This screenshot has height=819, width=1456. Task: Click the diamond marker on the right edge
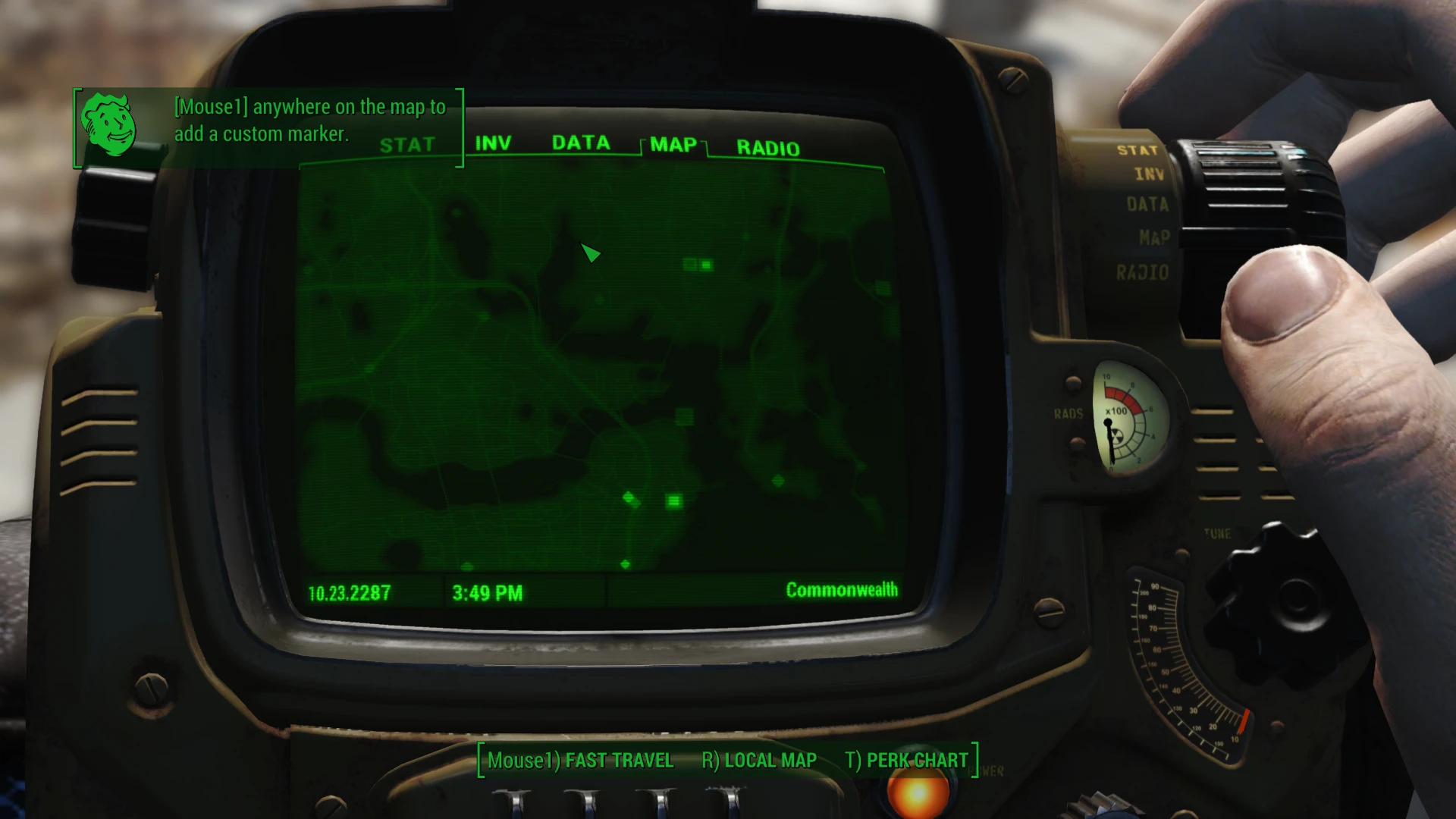pos(779,479)
